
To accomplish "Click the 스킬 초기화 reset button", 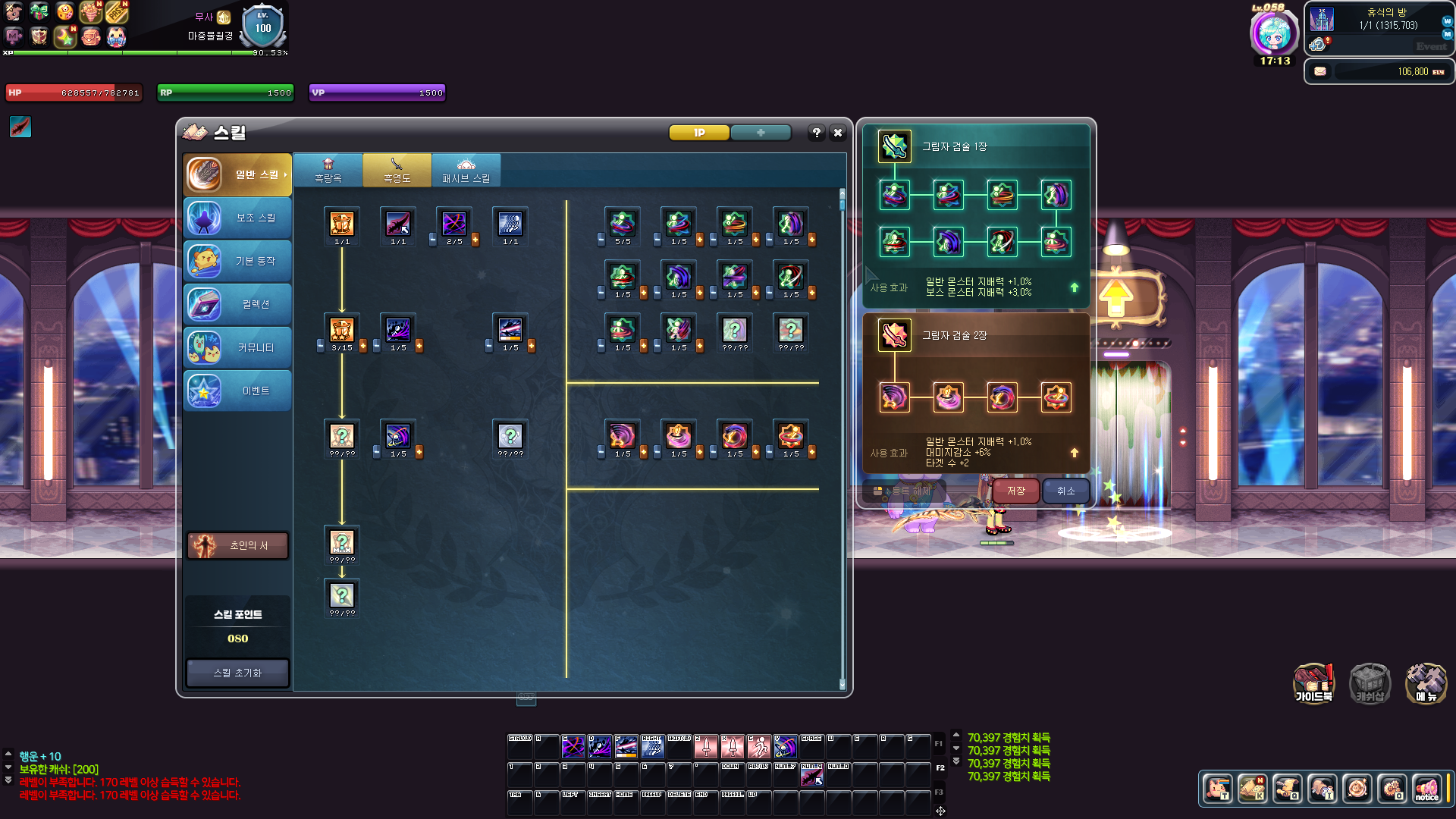I will tap(237, 673).
